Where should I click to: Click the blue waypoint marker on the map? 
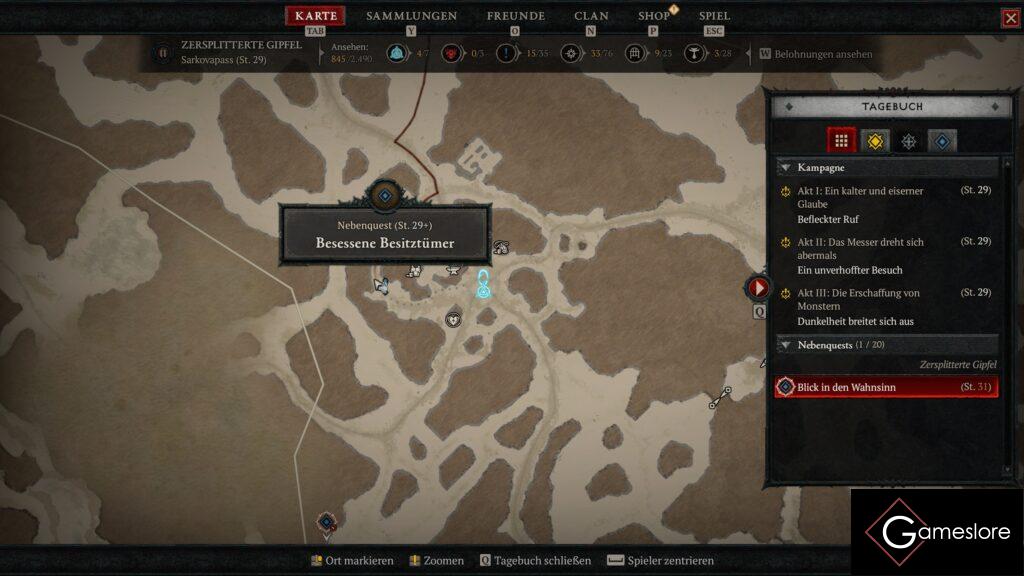pos(483,284)
